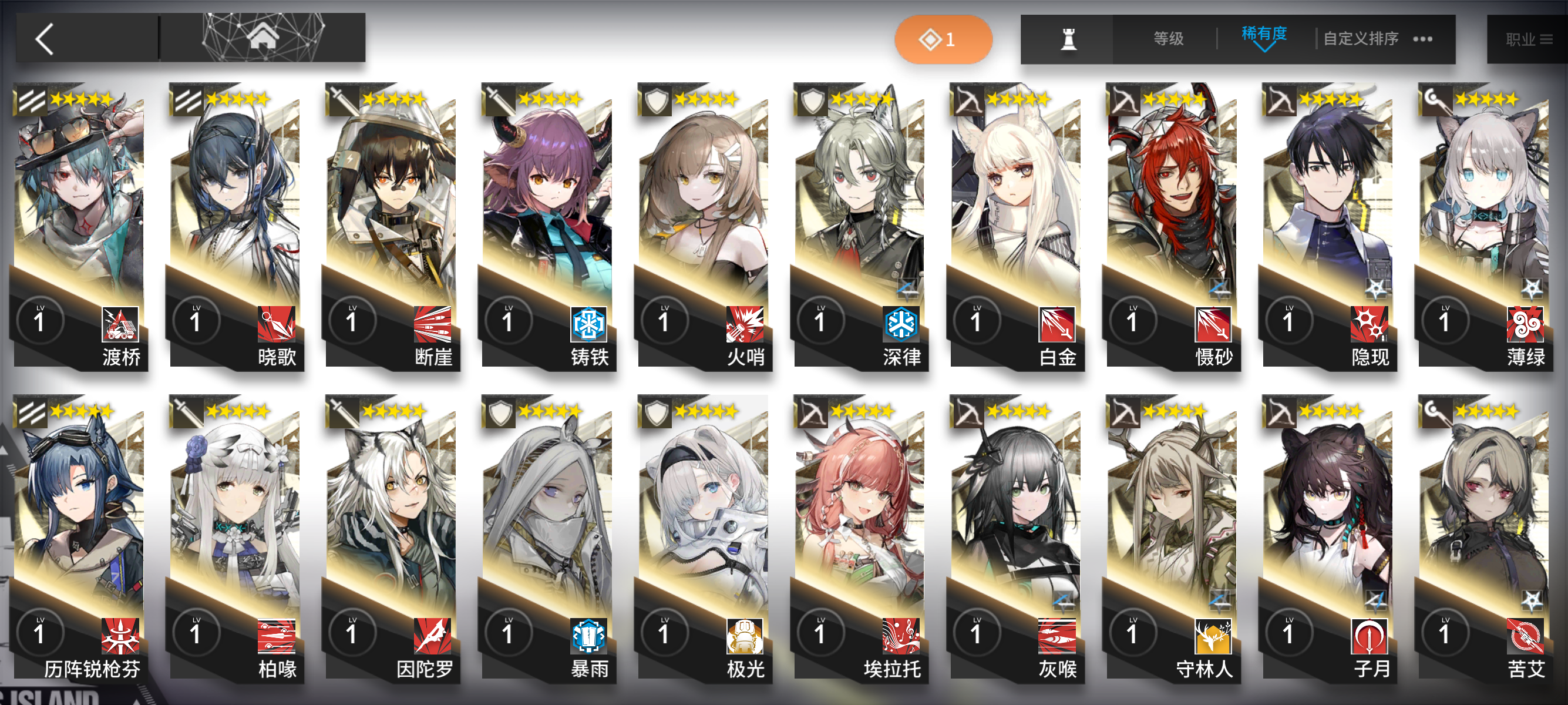
Task: Switch sorting to 等级
Action: [1167, 38]
